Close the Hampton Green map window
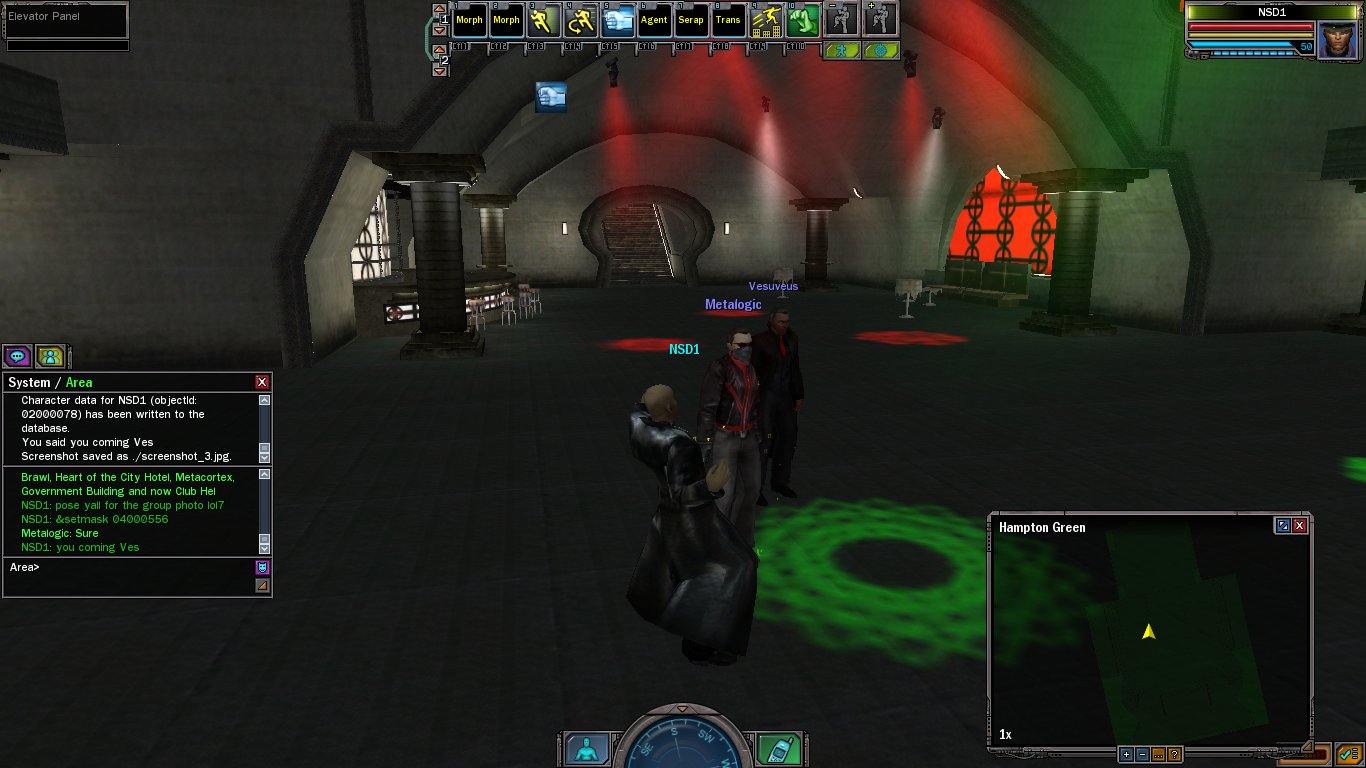Viewport: 1366px width, 768px height. coord(1300,525)
